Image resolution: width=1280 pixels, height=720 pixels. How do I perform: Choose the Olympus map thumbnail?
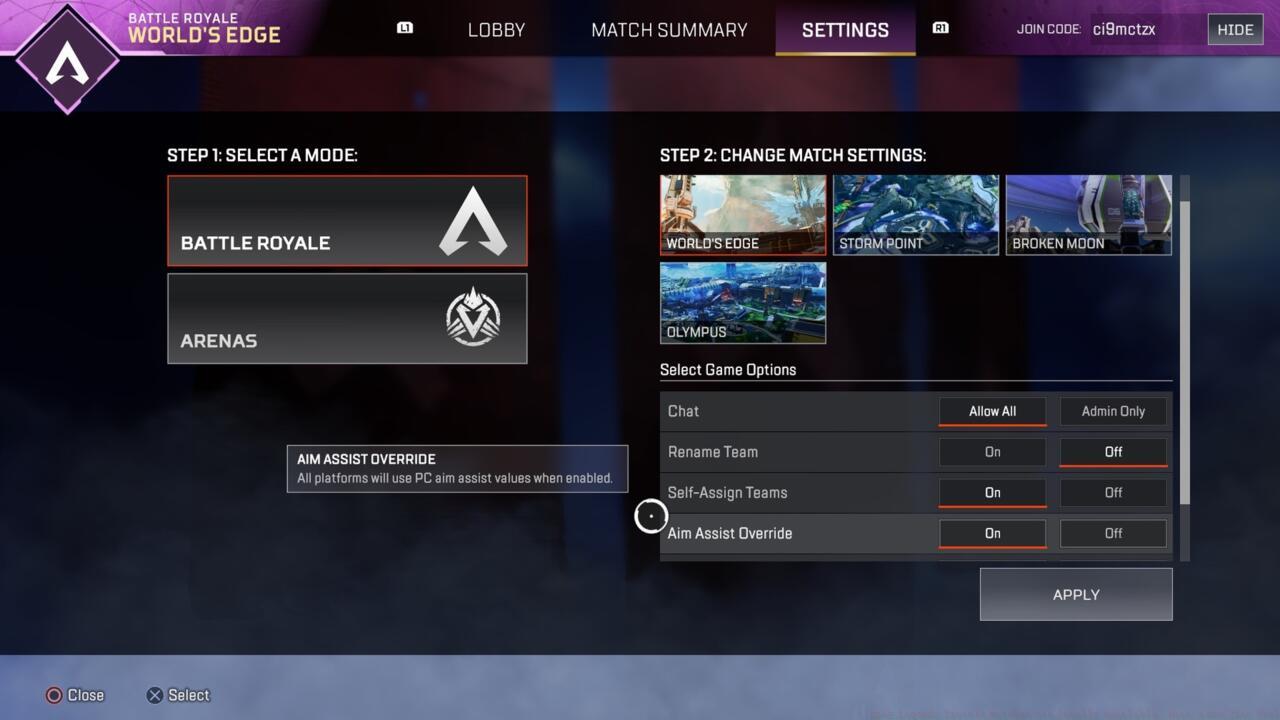click(742, 302)
